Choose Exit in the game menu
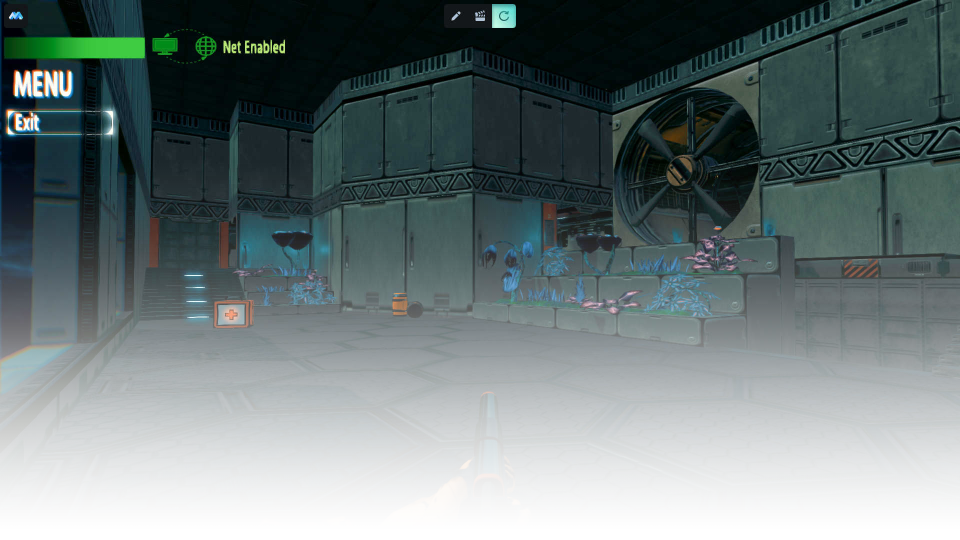The image size is (960, 540). (60, 123)
